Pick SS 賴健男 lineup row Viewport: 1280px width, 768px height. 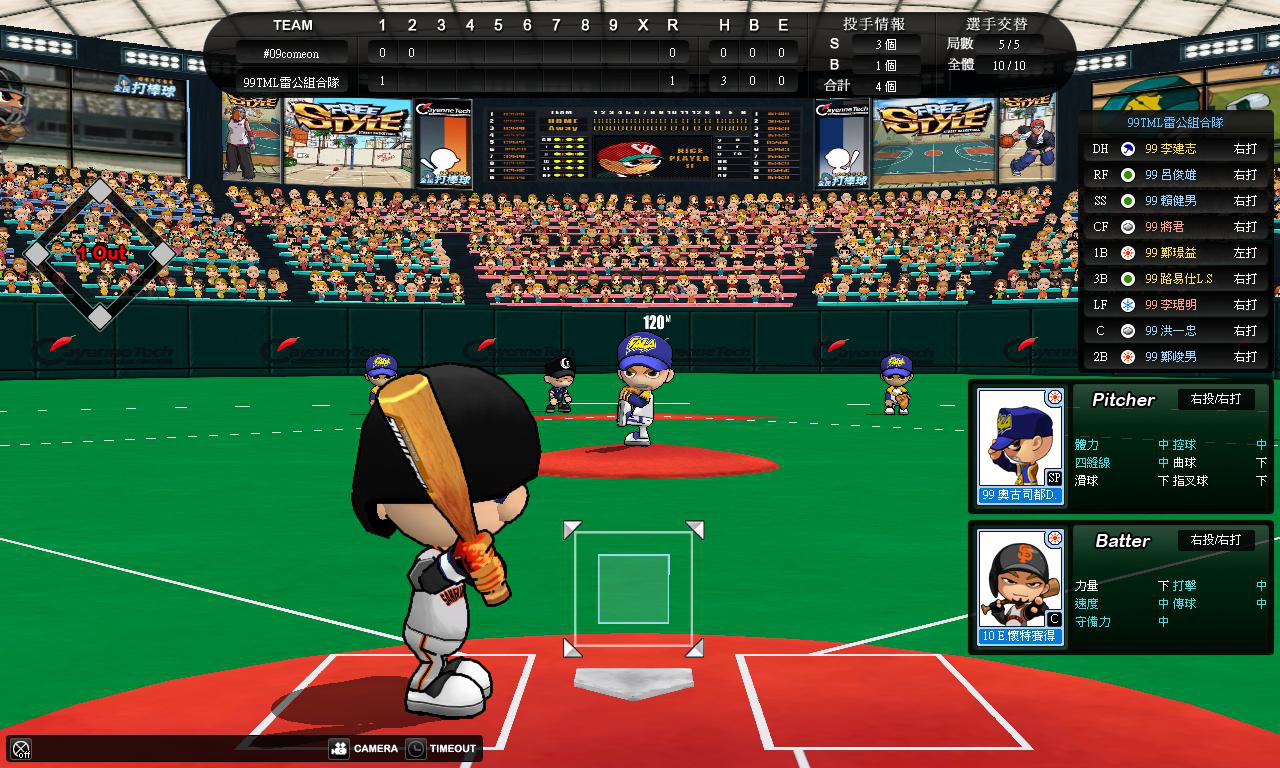coord(1174,201)
